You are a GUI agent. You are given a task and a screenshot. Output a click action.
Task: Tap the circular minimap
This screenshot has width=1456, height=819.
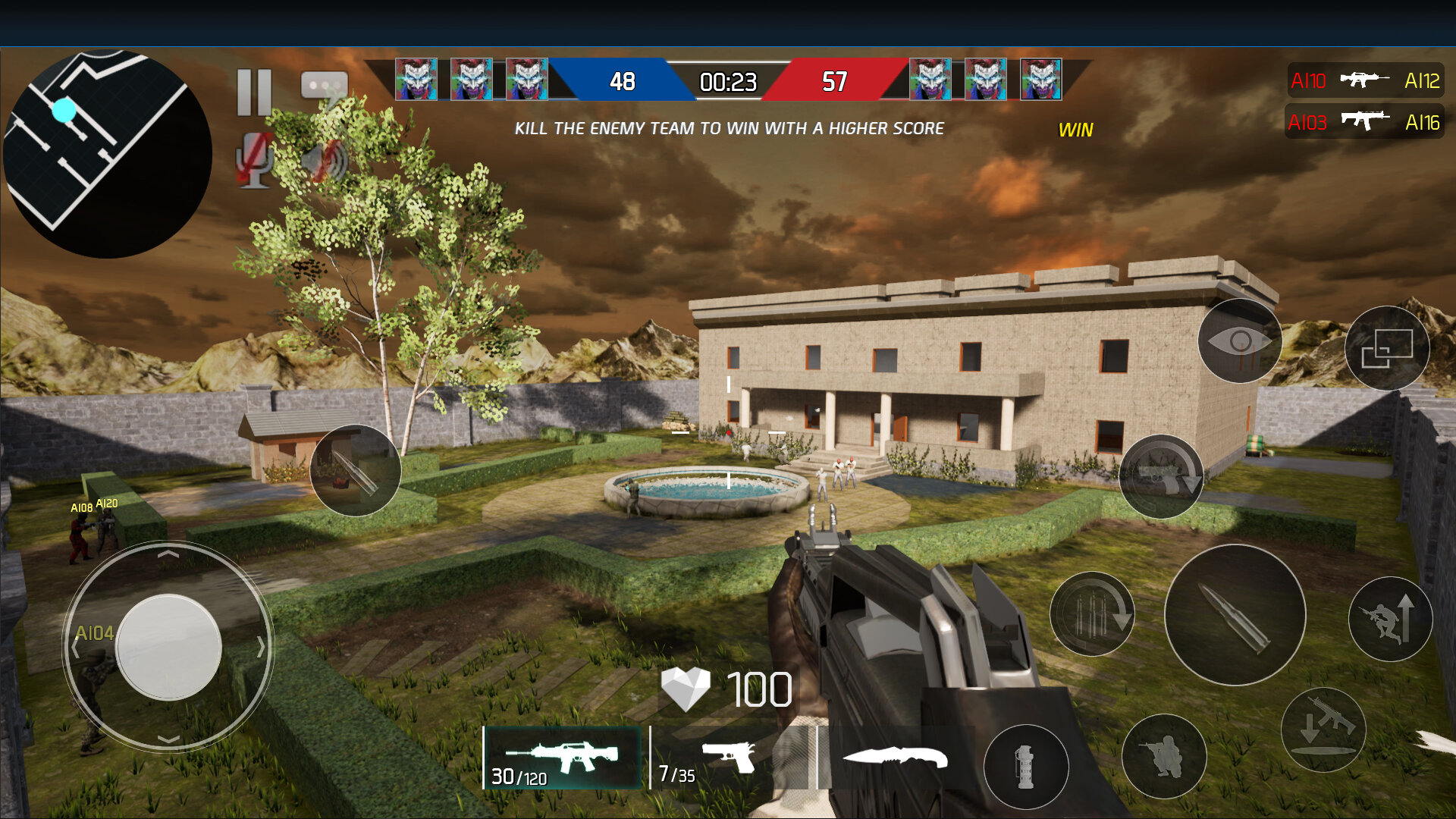[107, 153]
